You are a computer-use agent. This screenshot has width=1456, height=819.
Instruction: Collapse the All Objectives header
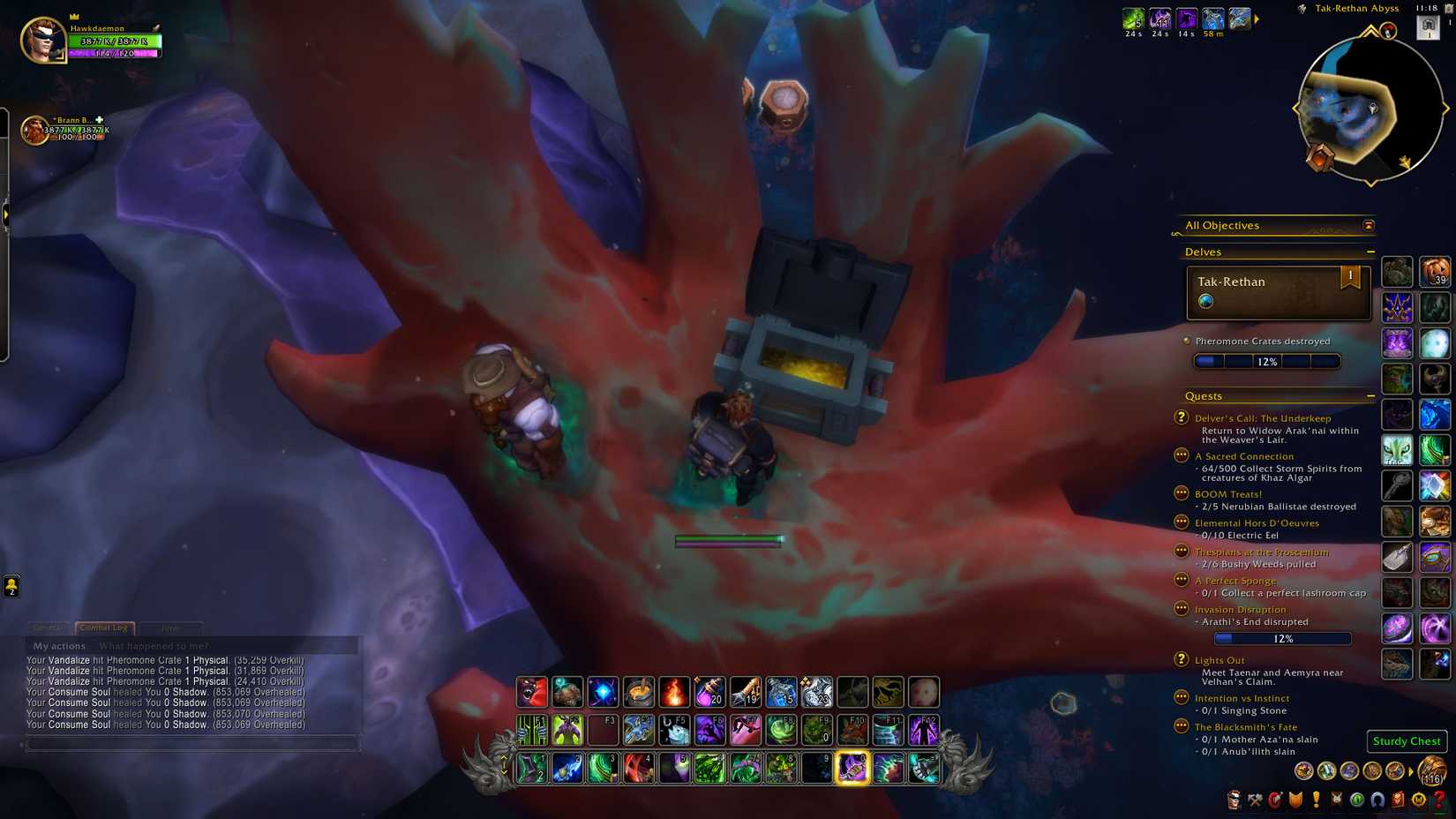click(x=1369, y=225)
